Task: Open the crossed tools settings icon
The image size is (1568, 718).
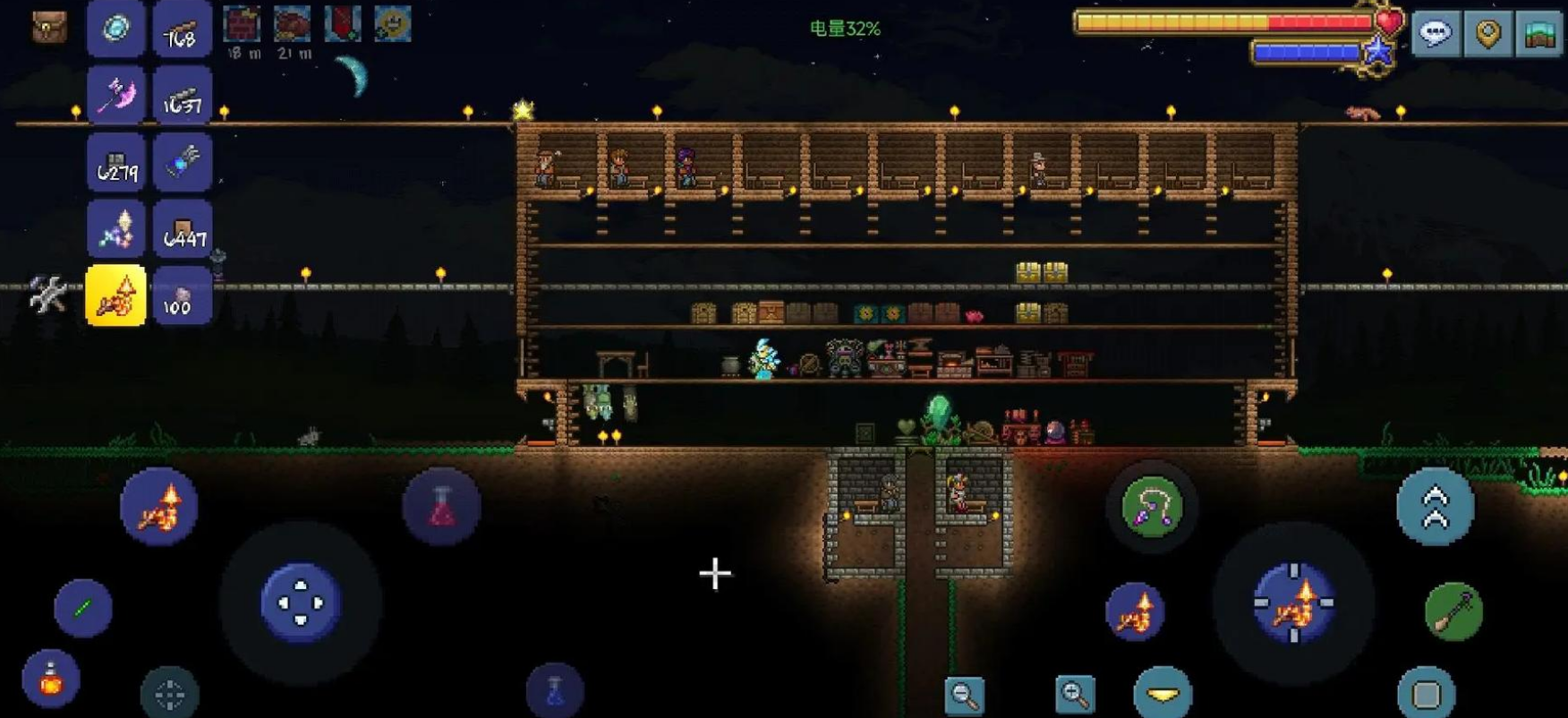Action: pyautogui.click(x=47, y=294)
